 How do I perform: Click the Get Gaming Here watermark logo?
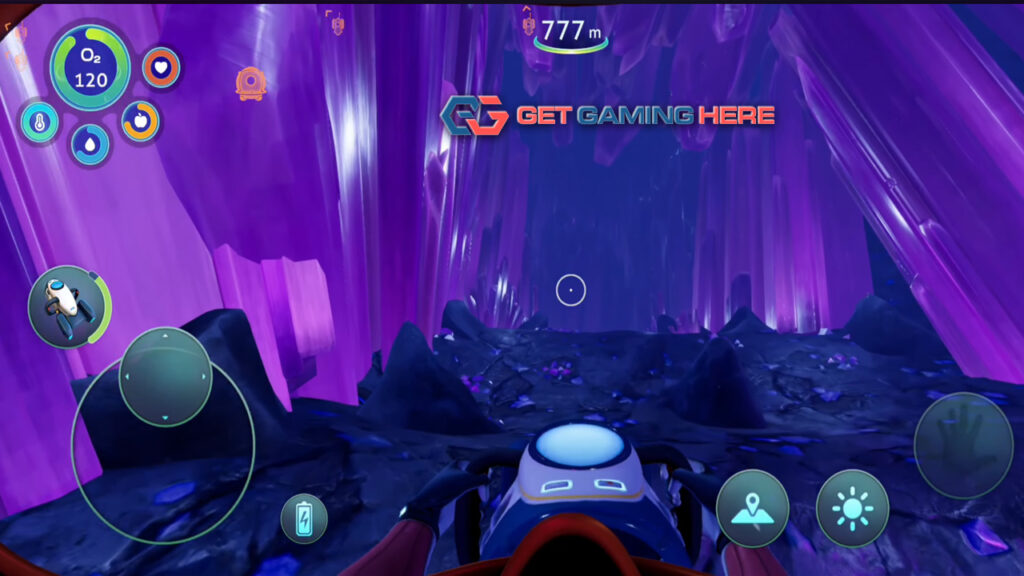(609, 116)
